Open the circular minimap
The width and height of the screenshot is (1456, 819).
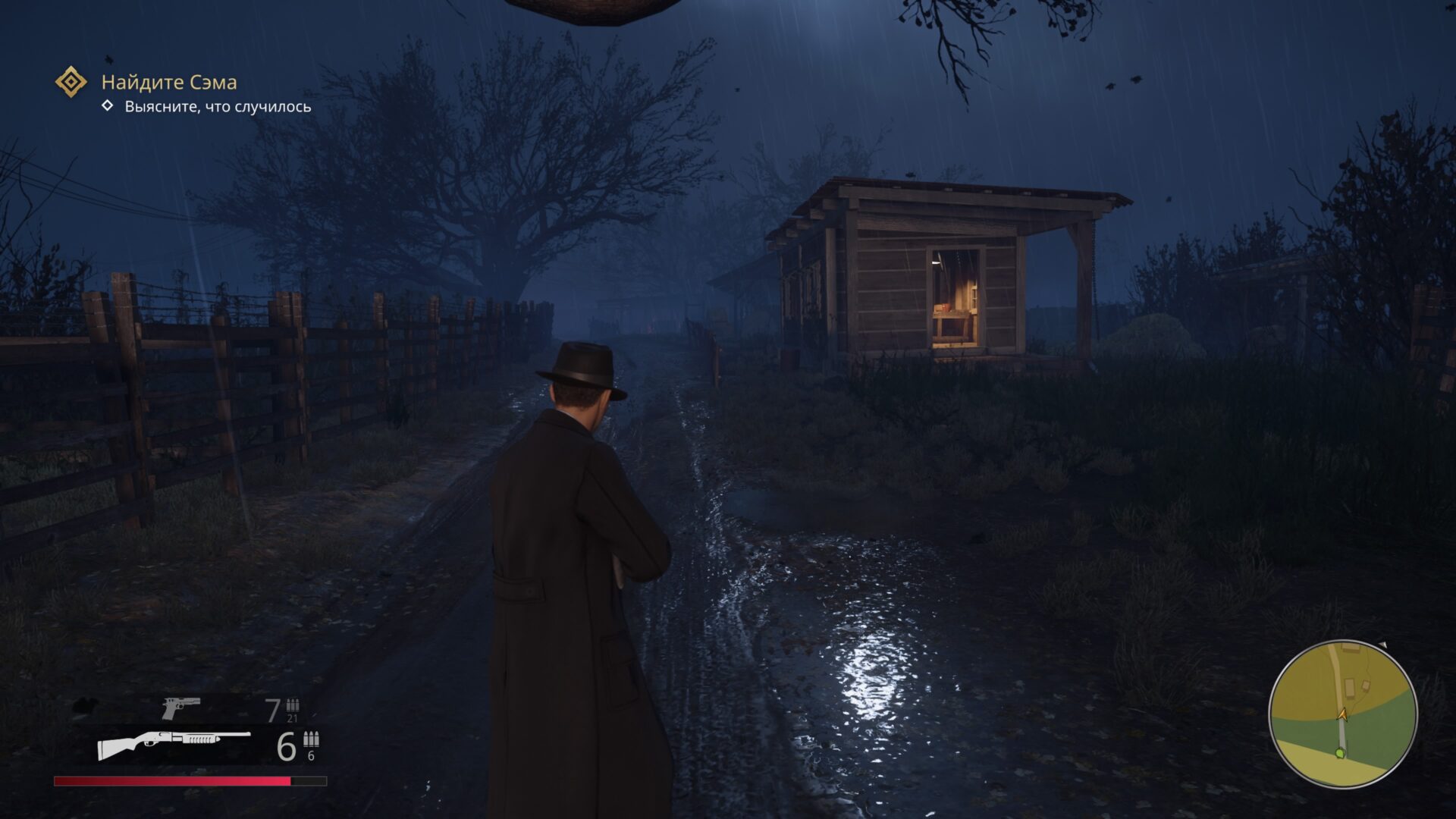click(x=1342, y=714)
